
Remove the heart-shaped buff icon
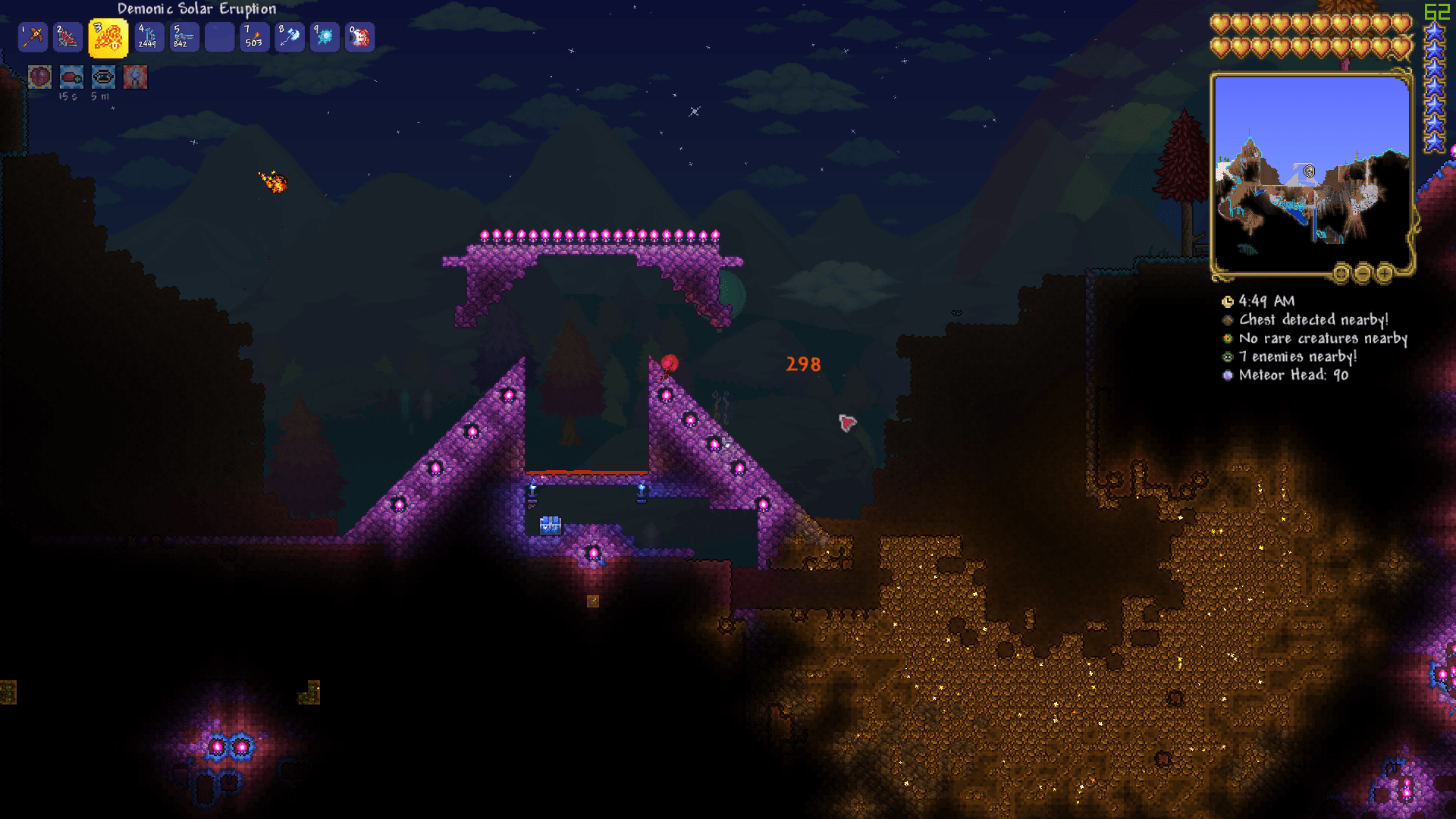click(39, 77)
